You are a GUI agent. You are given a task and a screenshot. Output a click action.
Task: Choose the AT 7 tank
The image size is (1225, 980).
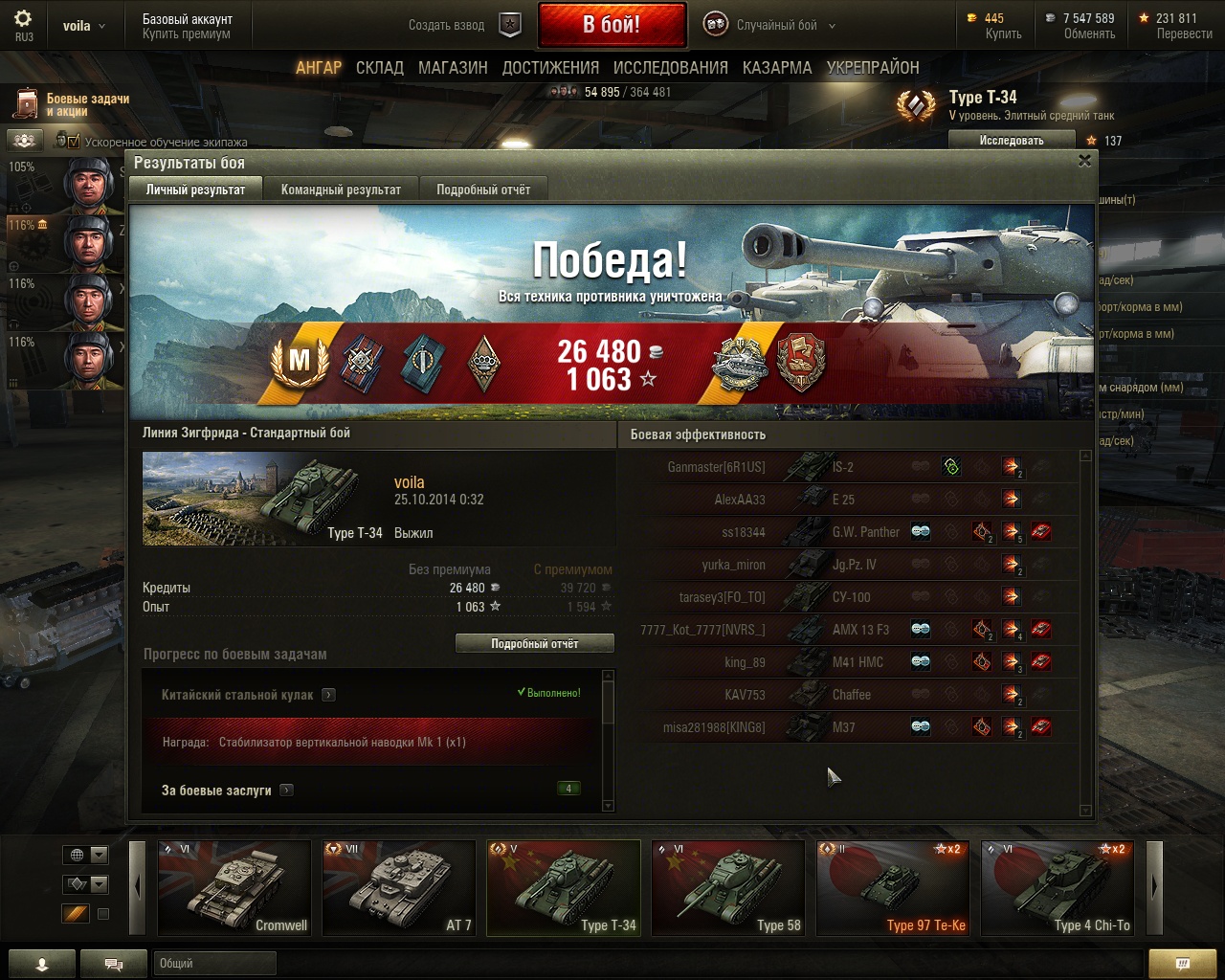[x=399, y=887]
